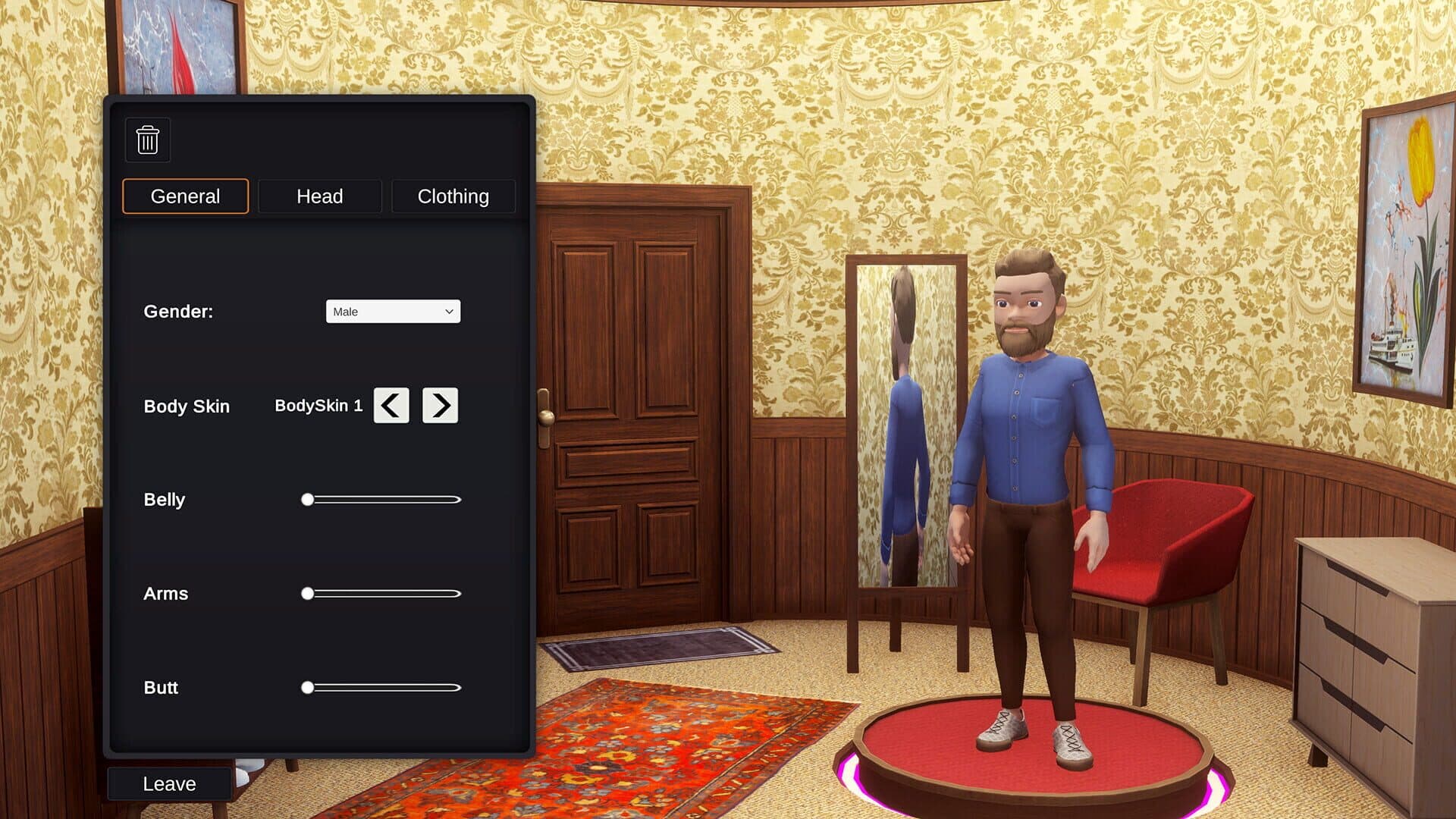The height and width of the screenshot is (819, 1456).
Task: Increase the Arms slider value
Action: (x=308, y=594)
